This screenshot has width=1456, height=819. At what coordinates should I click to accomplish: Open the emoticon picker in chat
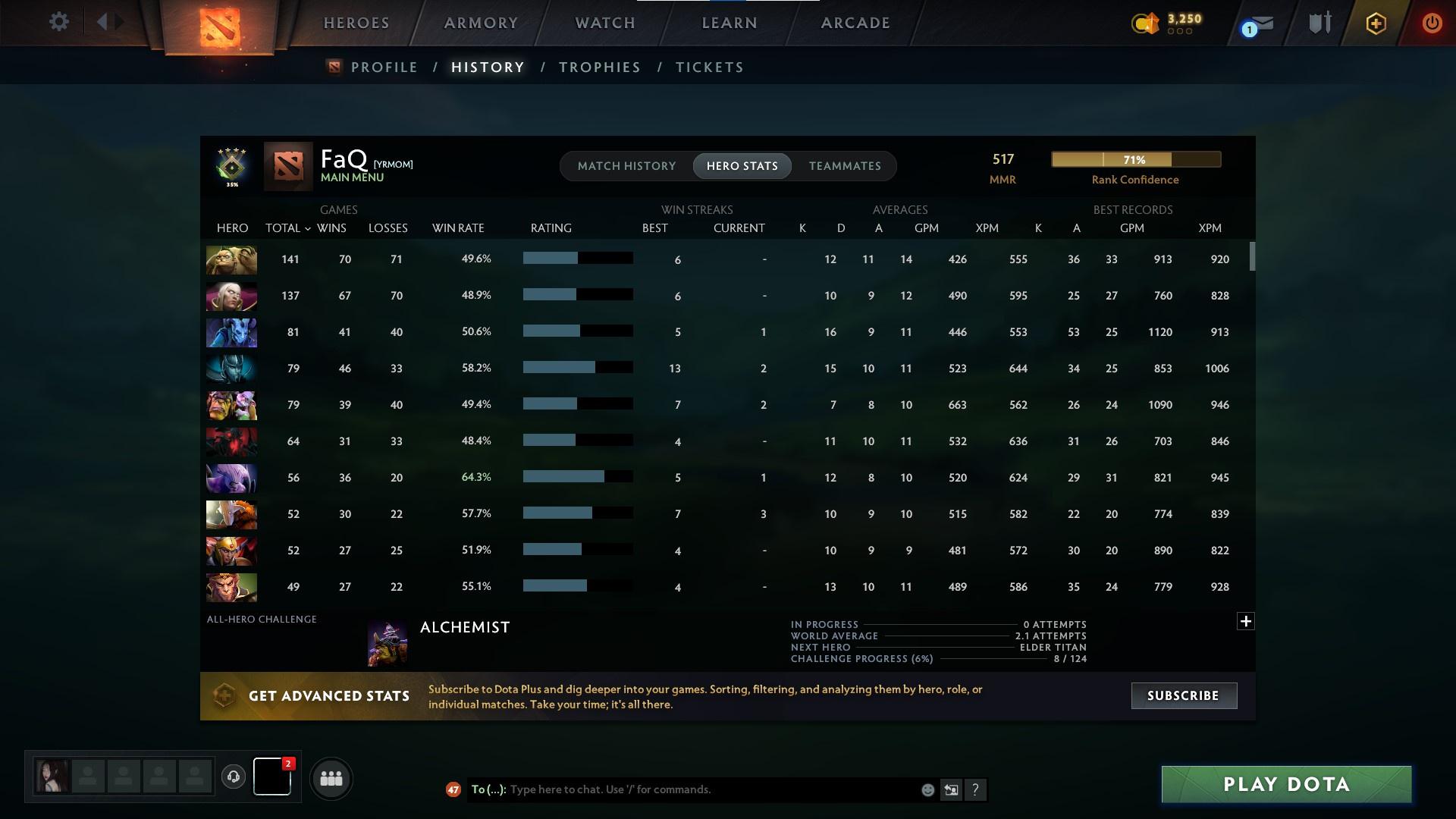[x=927, y=789]
